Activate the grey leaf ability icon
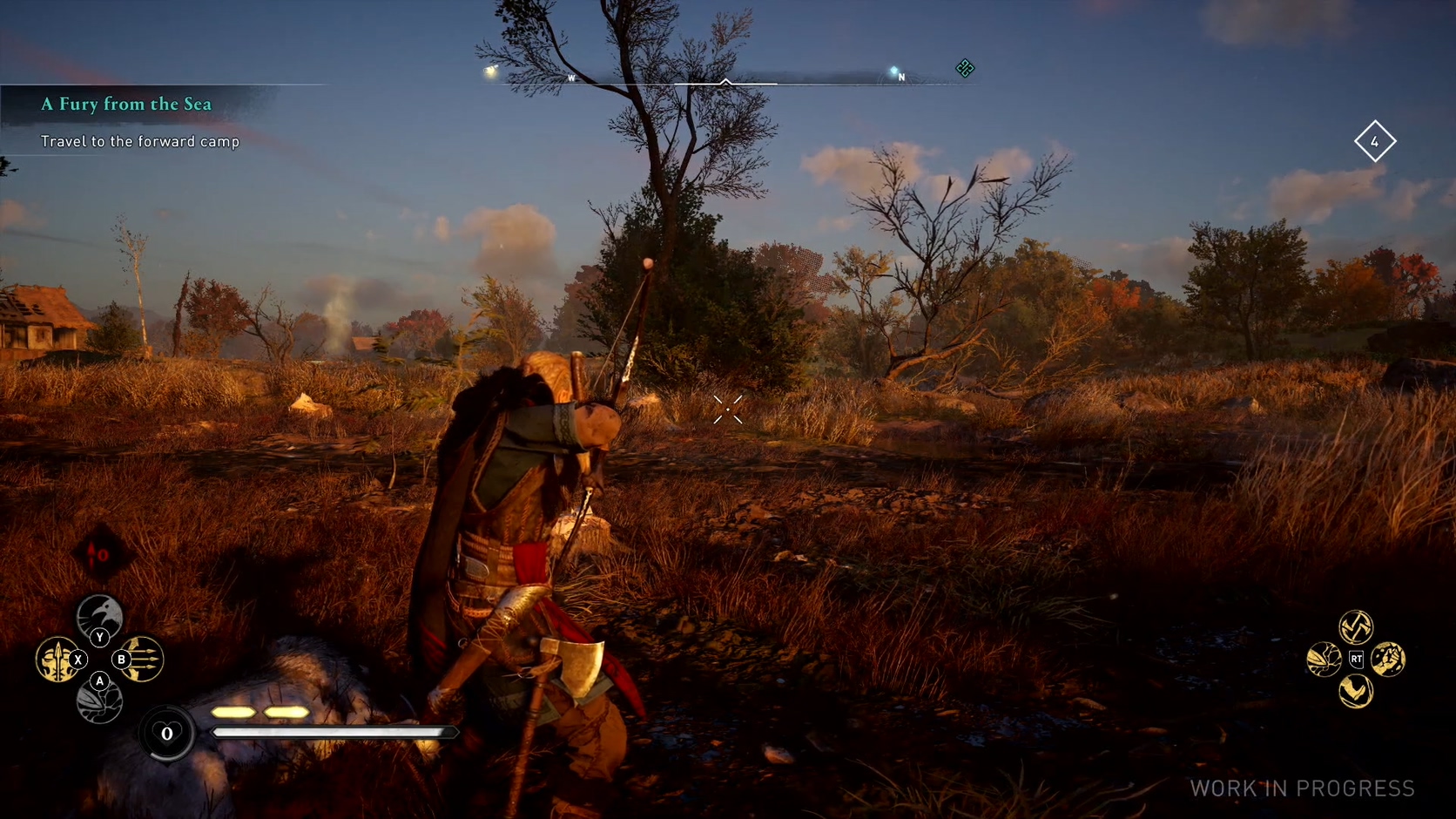The image size is (1456, 819). [99, 702]
